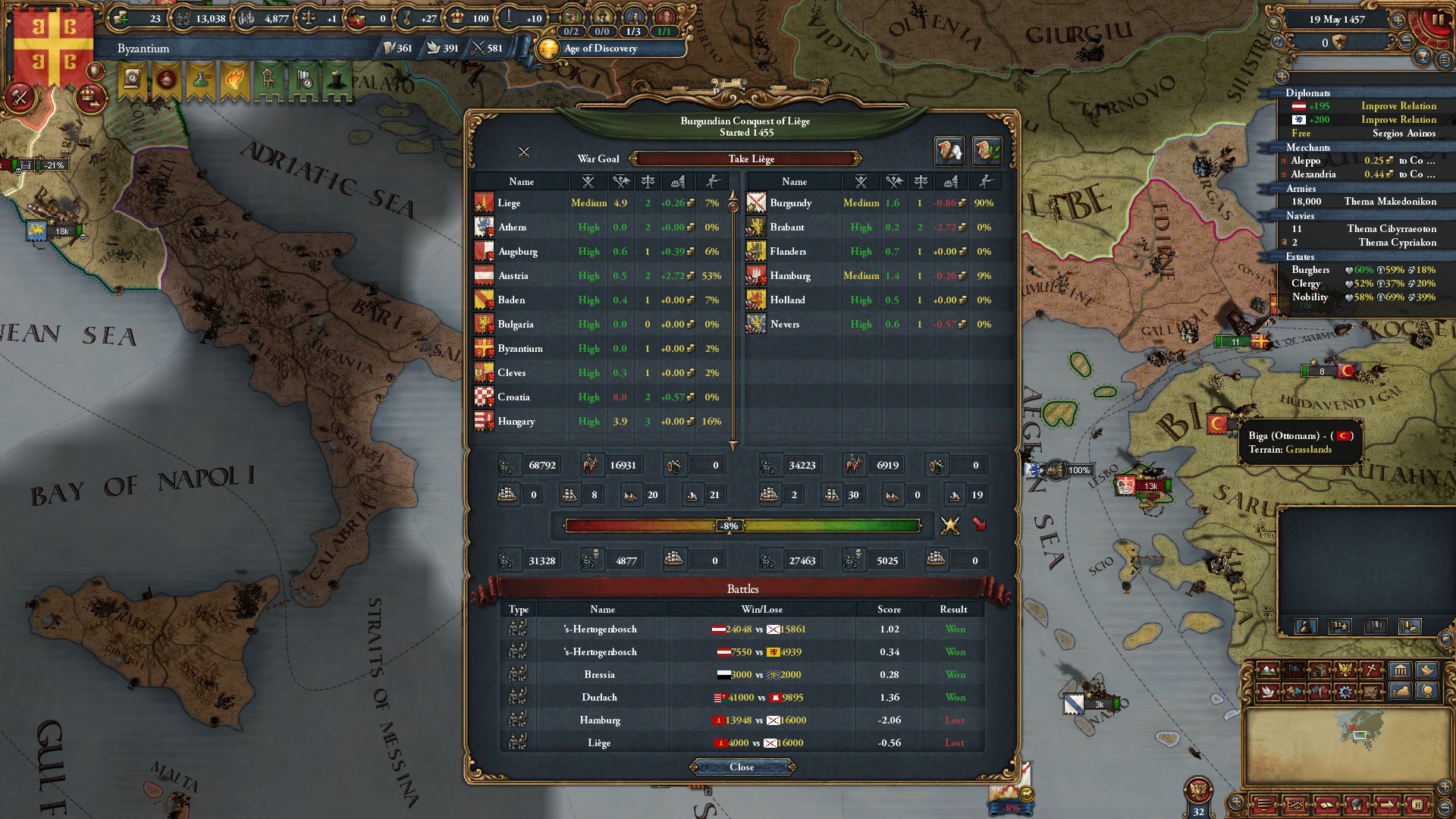Click the rebellion flame alert banner
This screenshot has width=1456, height=819.
(235, 80)
